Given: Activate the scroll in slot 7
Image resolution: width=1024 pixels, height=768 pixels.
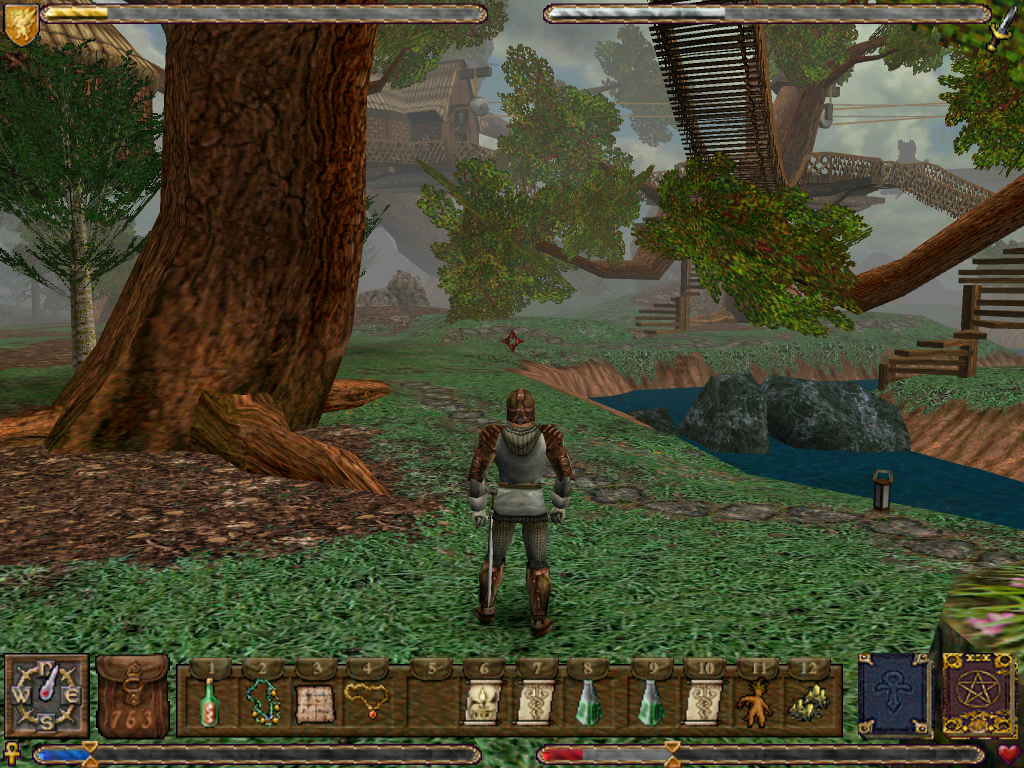Looking at the screenshot, I should 536,703.
